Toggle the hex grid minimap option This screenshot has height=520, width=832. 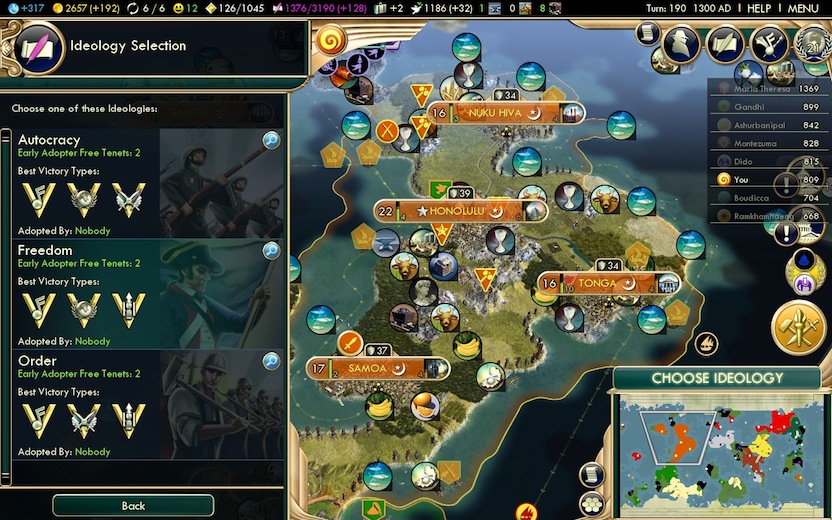[592, 500]
